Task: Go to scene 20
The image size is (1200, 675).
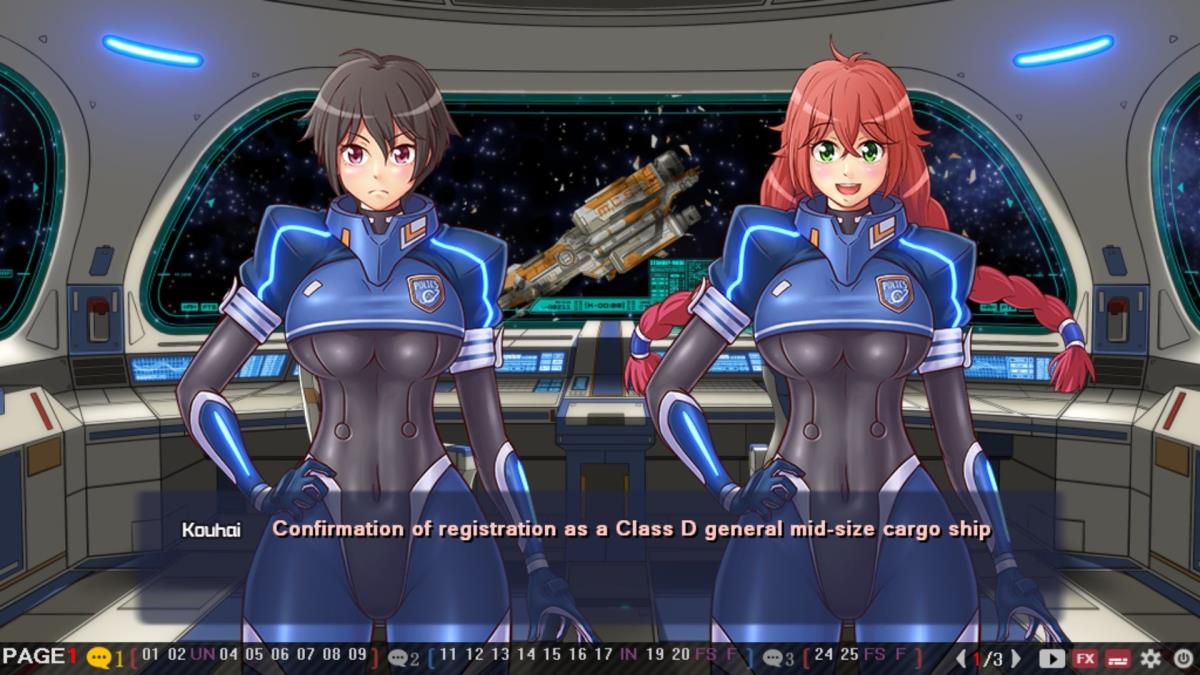Action: (680, 656)
